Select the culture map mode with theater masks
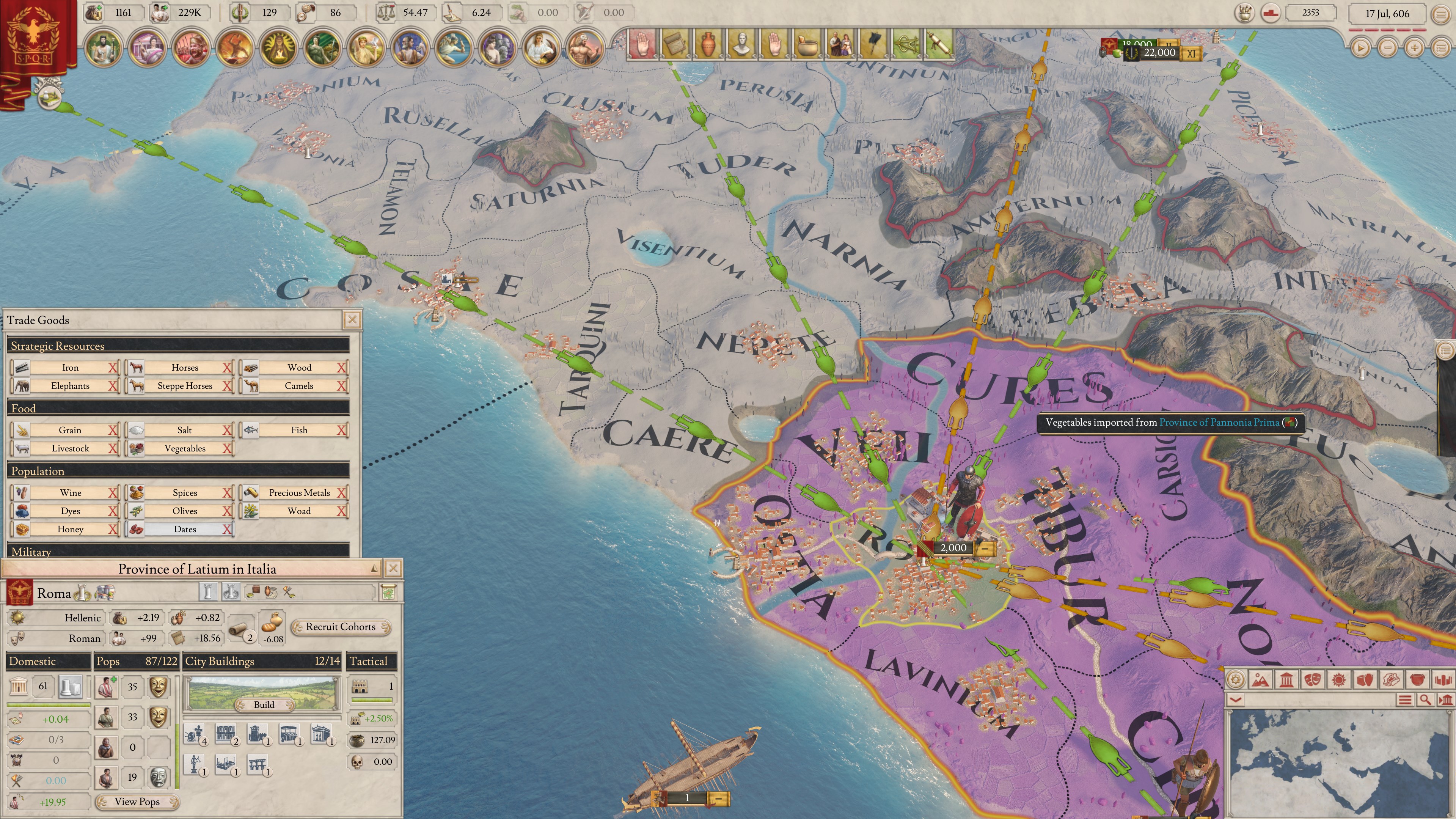The height and width of the screenshot is (819, 1456). pyautogui.click(x=1313, y=680)
